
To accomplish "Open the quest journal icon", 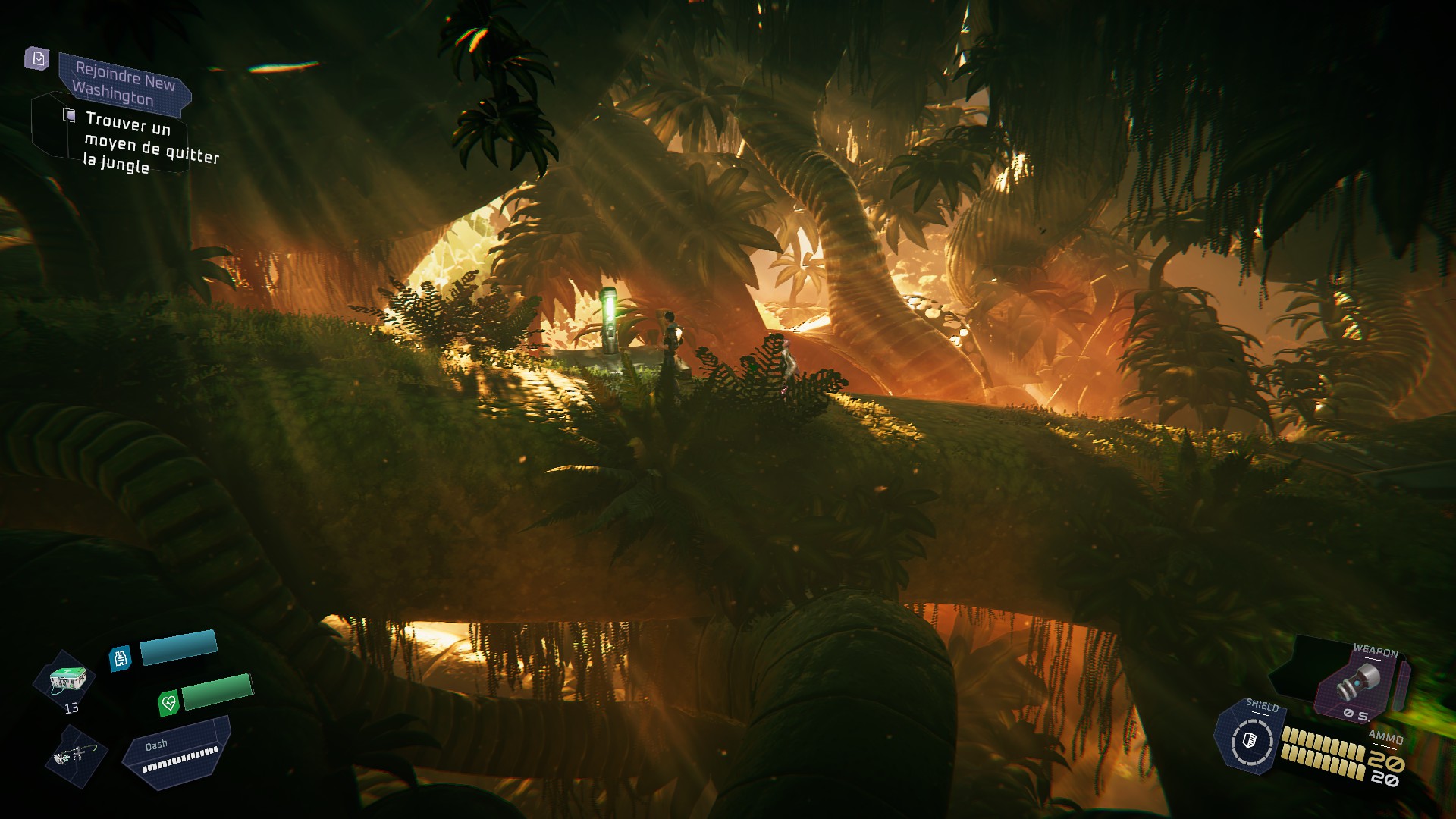I will (37, 58).
